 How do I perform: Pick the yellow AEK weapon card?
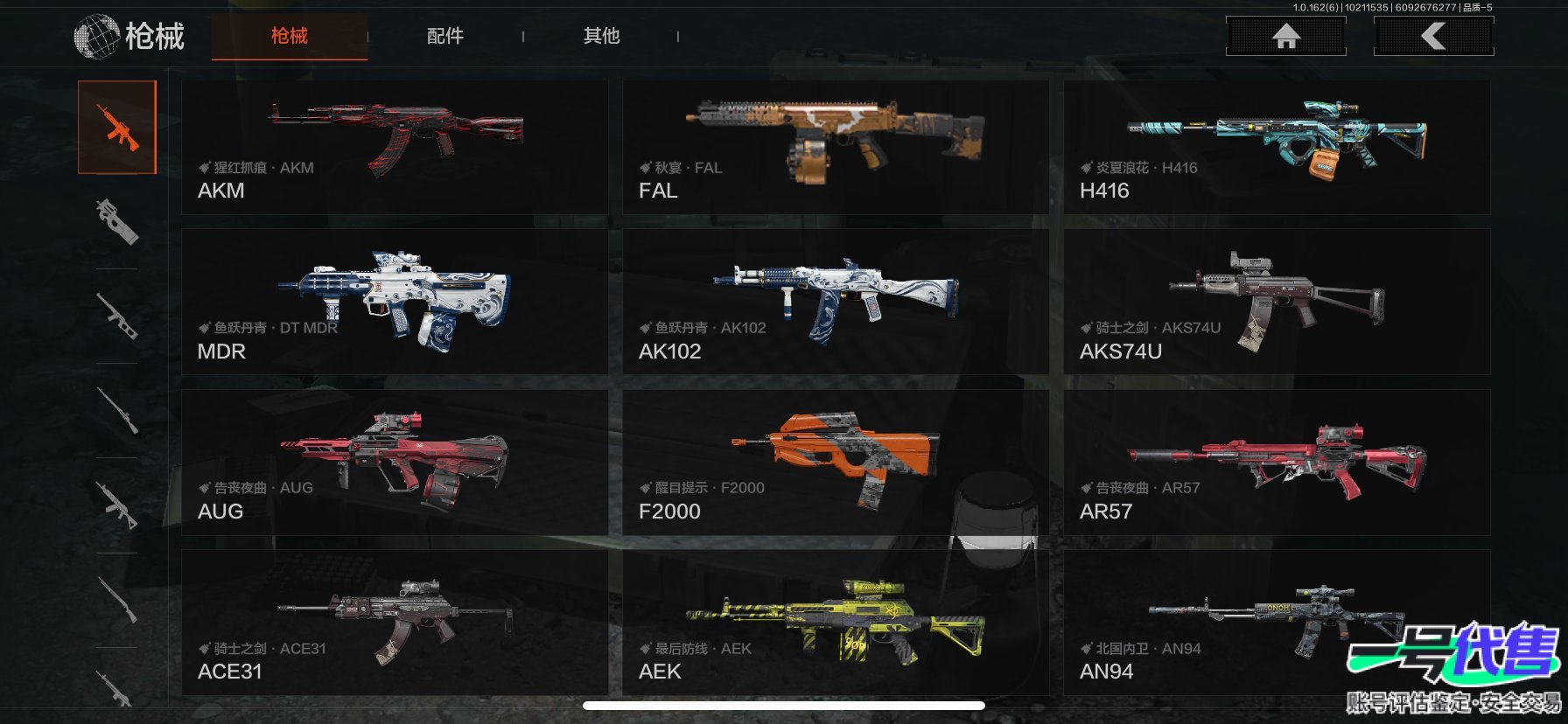tap(836, 623)
